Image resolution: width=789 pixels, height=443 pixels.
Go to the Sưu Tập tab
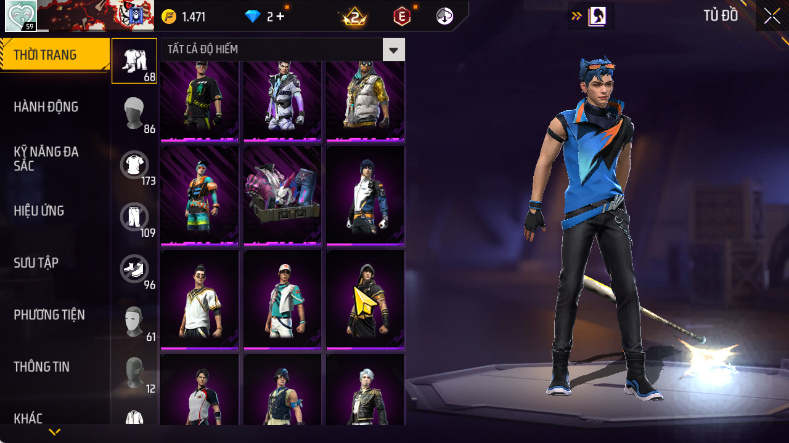(x=37, y=262)
